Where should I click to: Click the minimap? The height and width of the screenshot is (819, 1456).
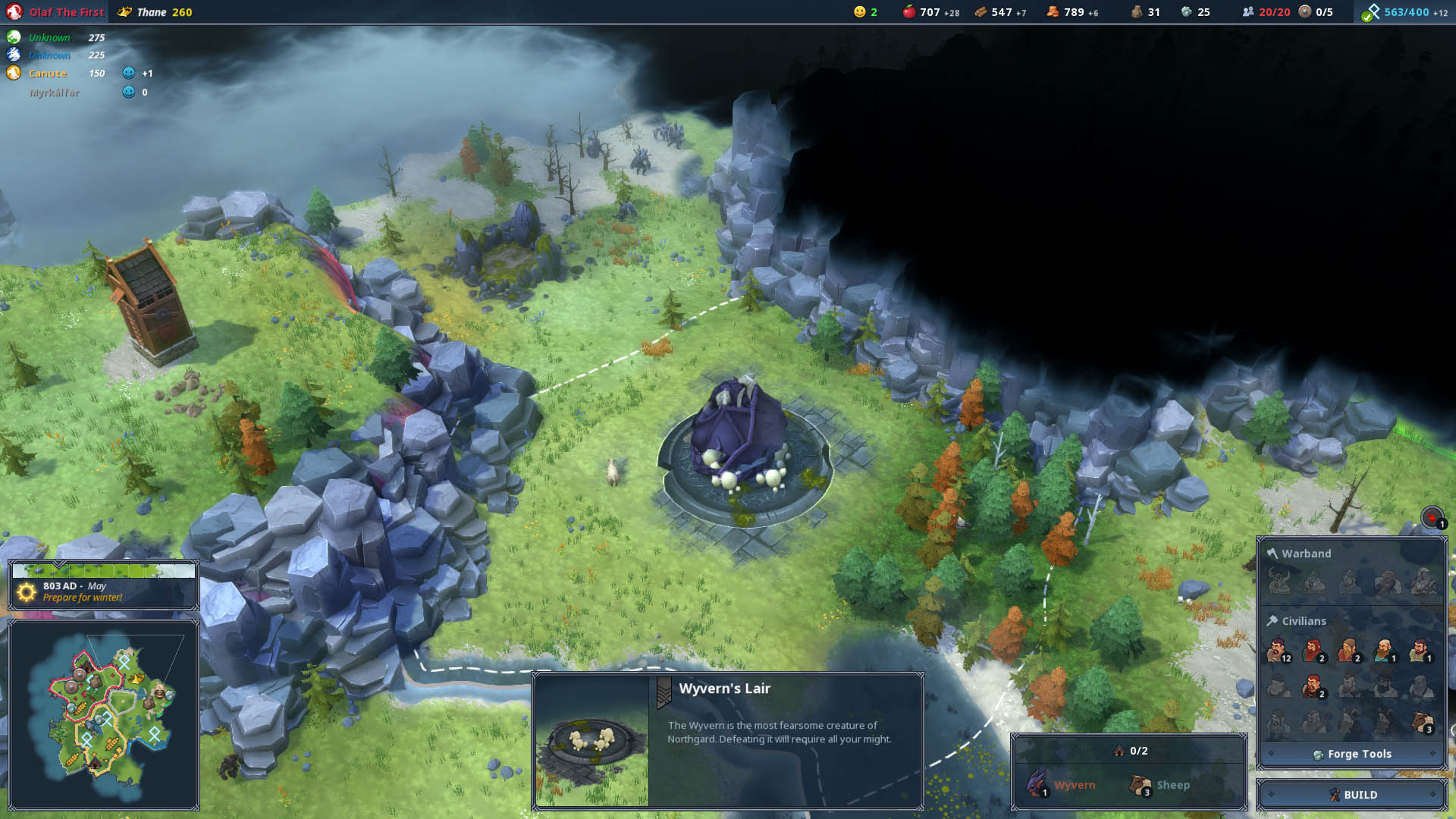click(104, 713)
